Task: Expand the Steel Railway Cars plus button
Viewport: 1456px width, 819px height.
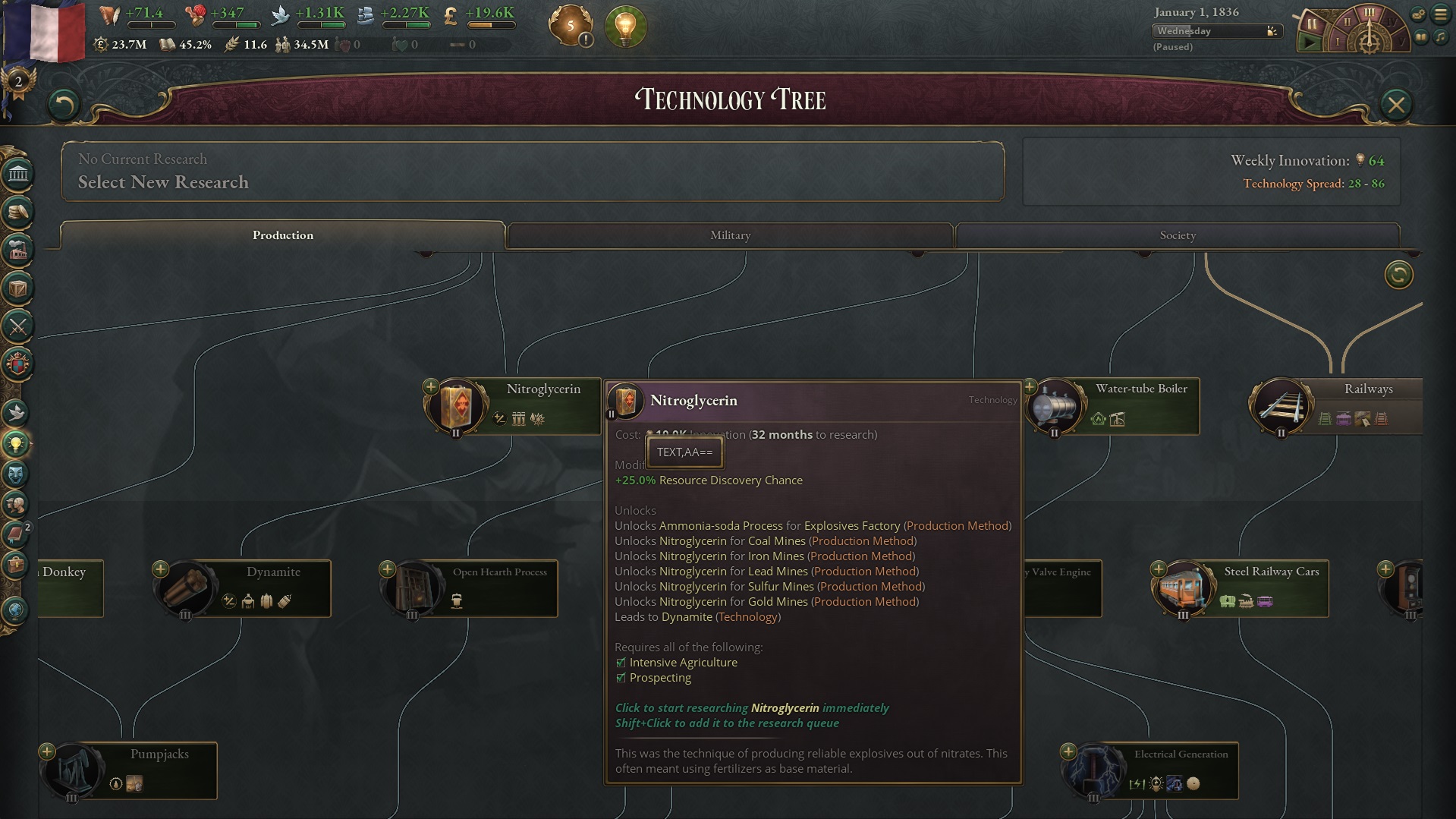Action: coord(1159,567)
